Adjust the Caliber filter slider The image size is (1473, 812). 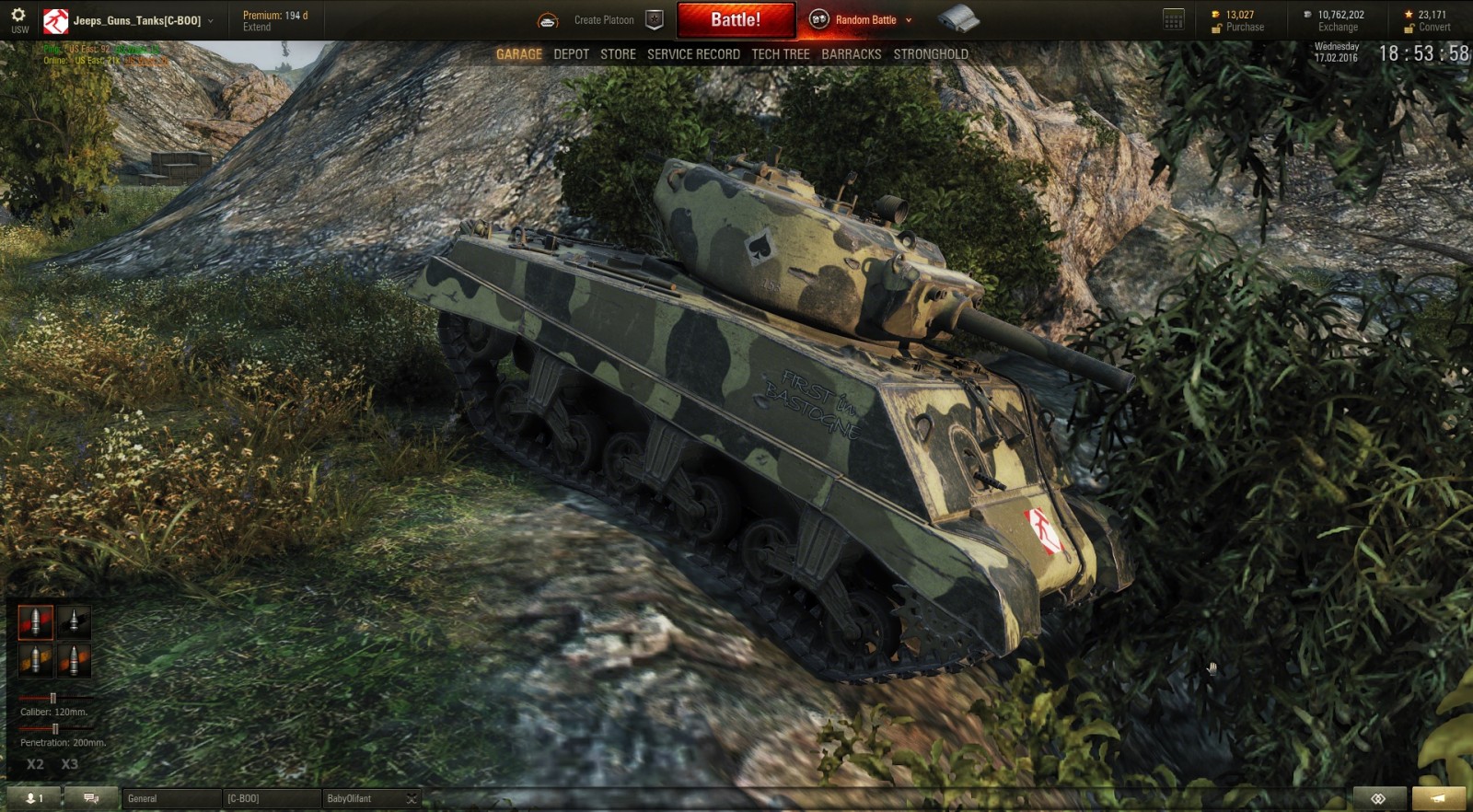55,698
